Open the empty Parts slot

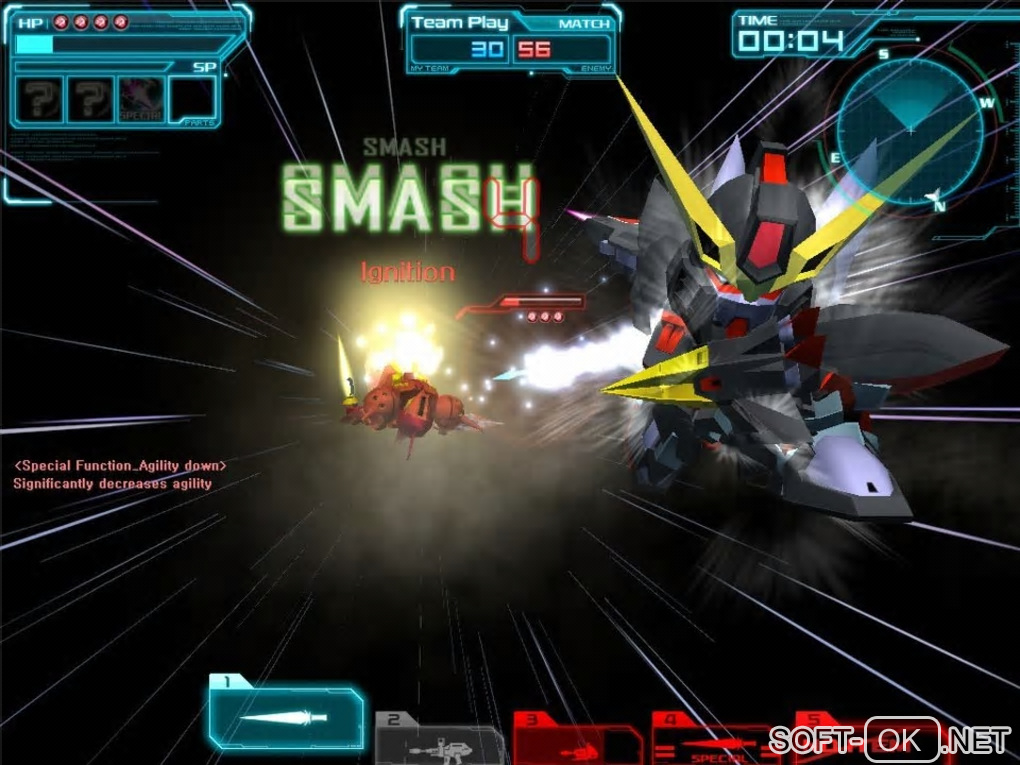(x=192, y=100)
